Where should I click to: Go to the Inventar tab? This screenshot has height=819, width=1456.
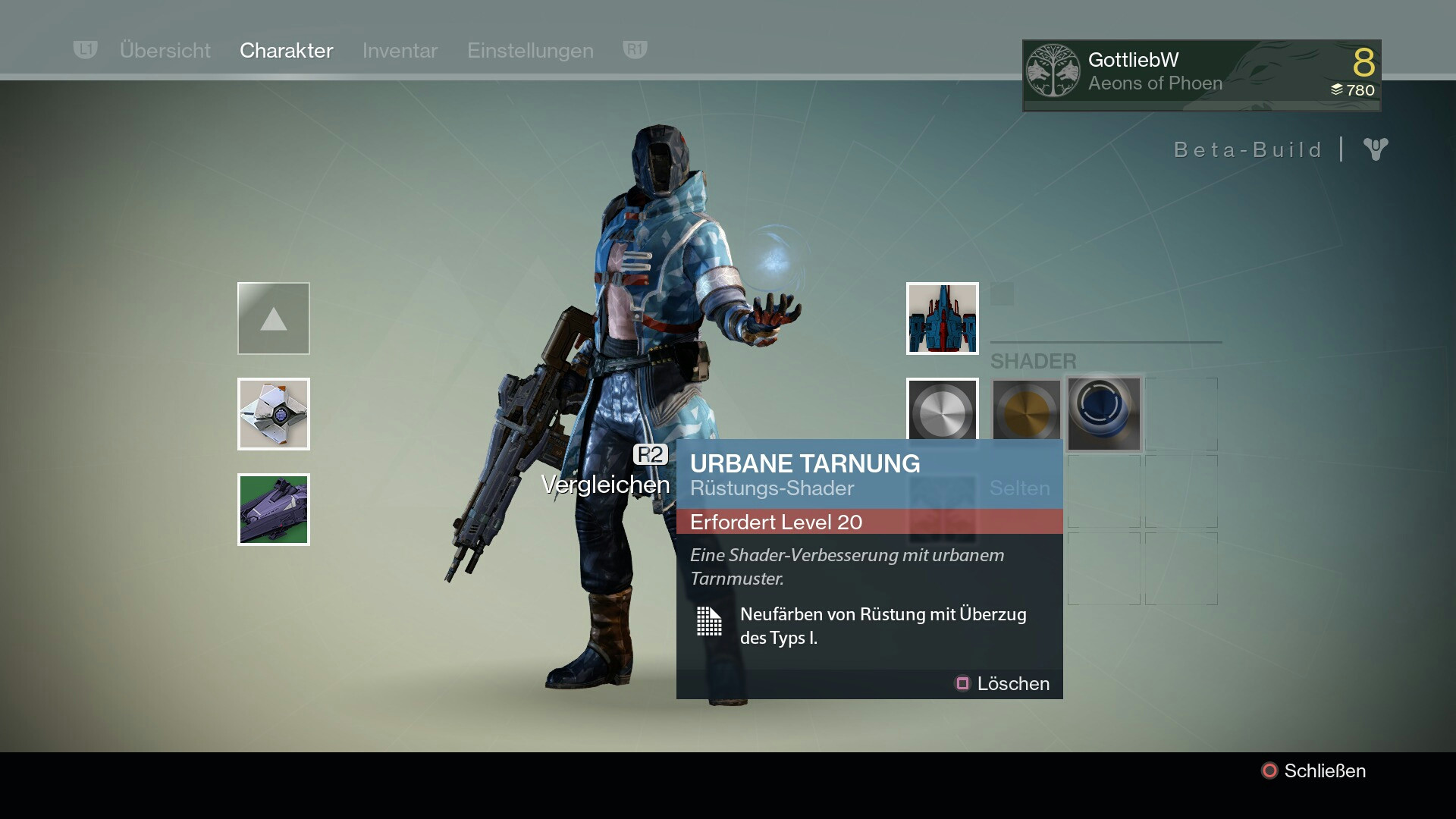(x=400, y=50)
